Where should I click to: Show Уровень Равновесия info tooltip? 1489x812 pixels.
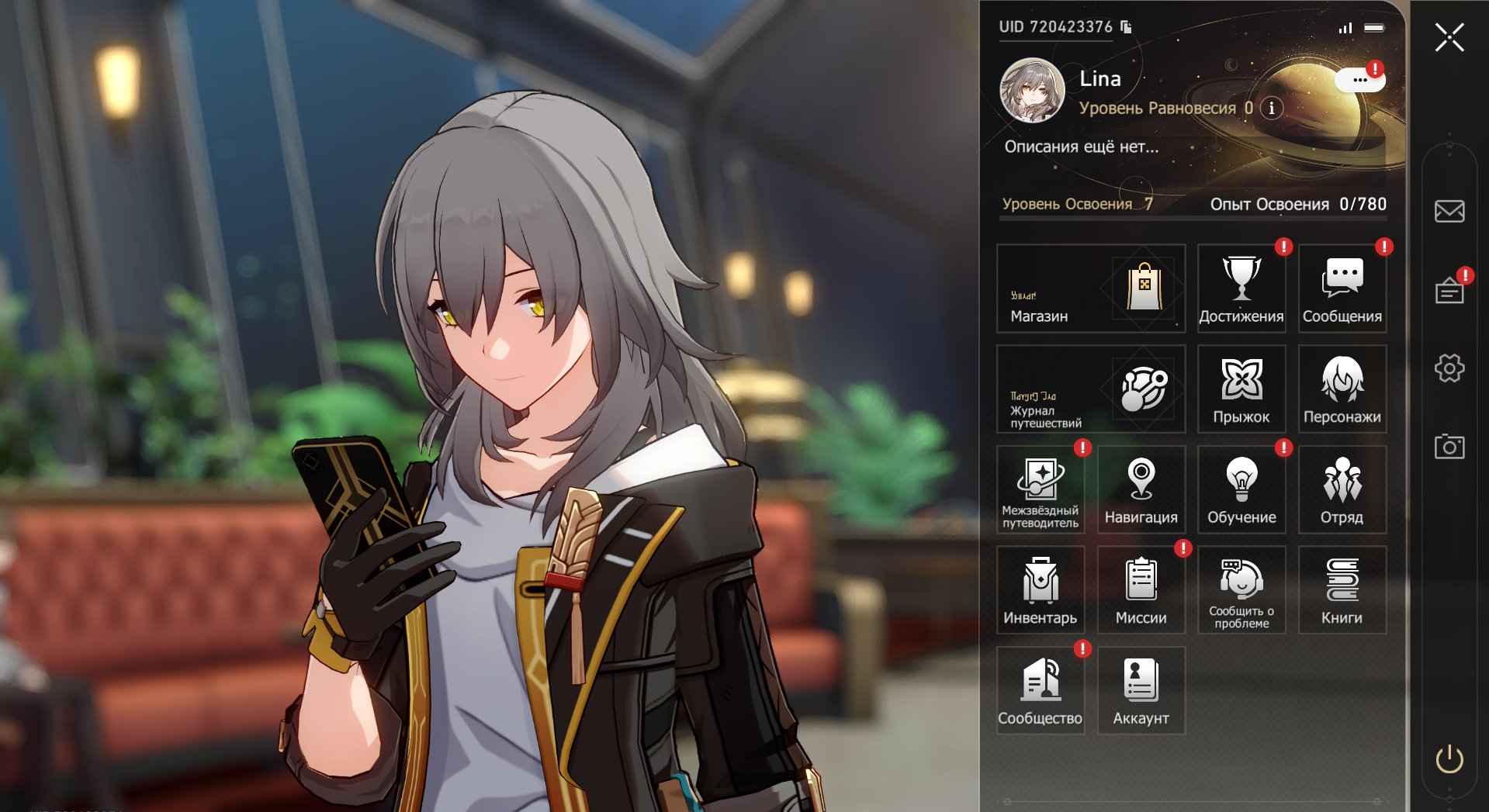click(x=1269, y=109)
